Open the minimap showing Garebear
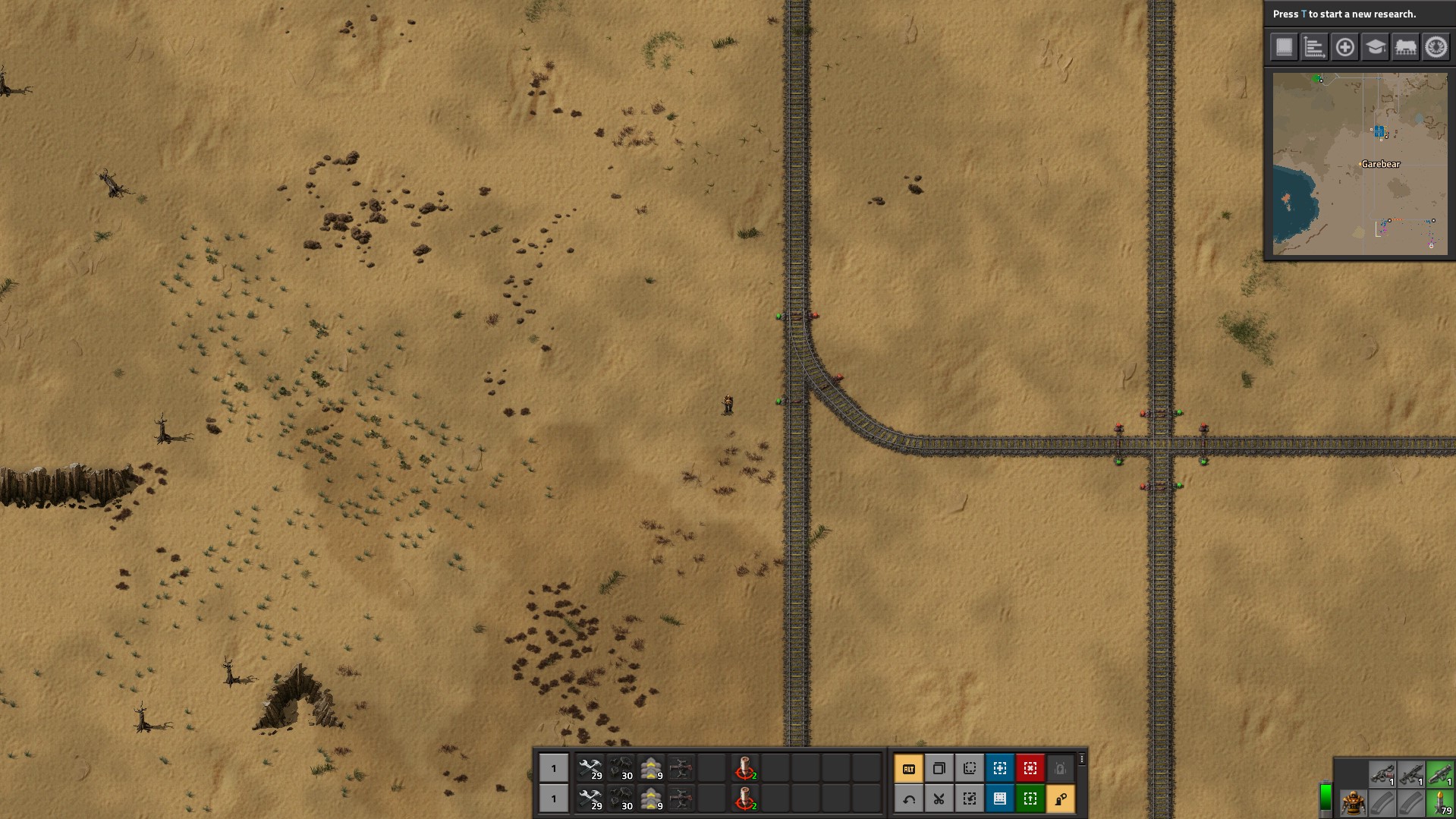 [1360, 164]
